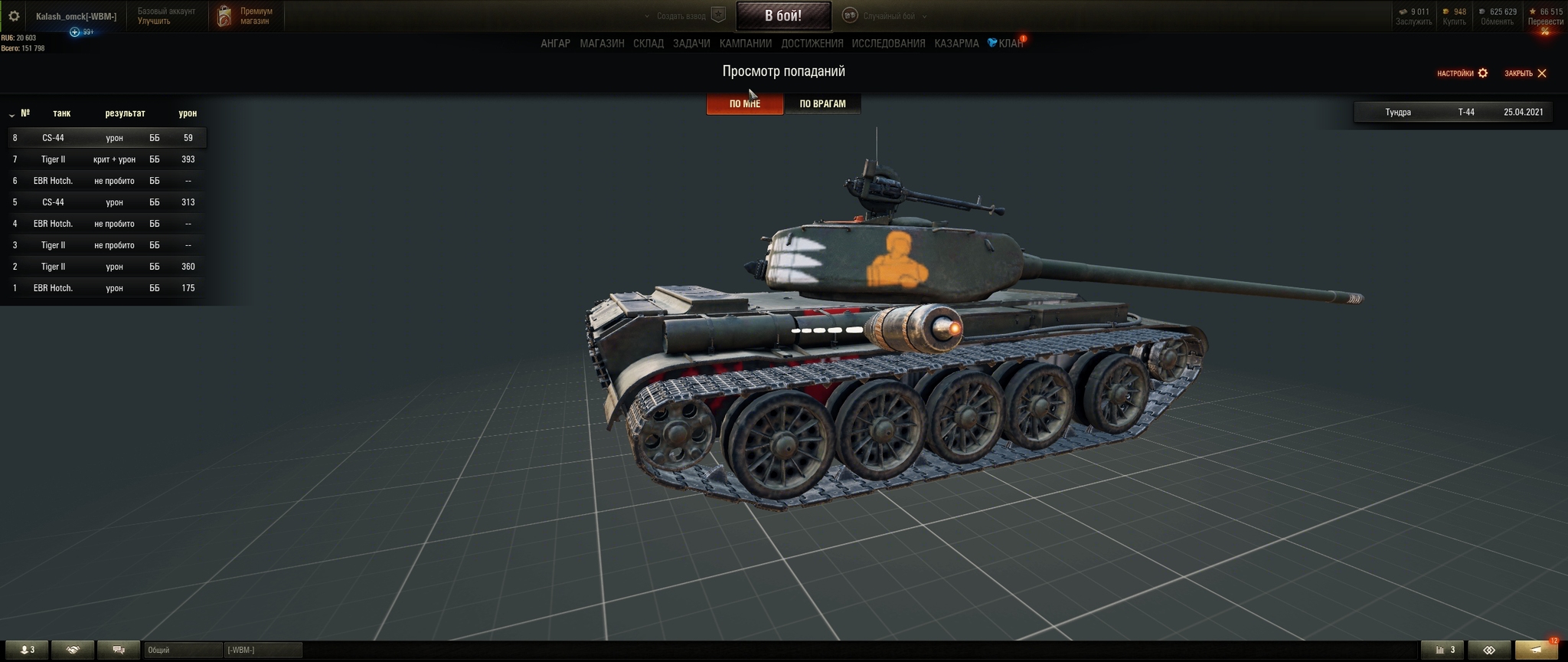Open the СКЛАД menu

[648, 44]
